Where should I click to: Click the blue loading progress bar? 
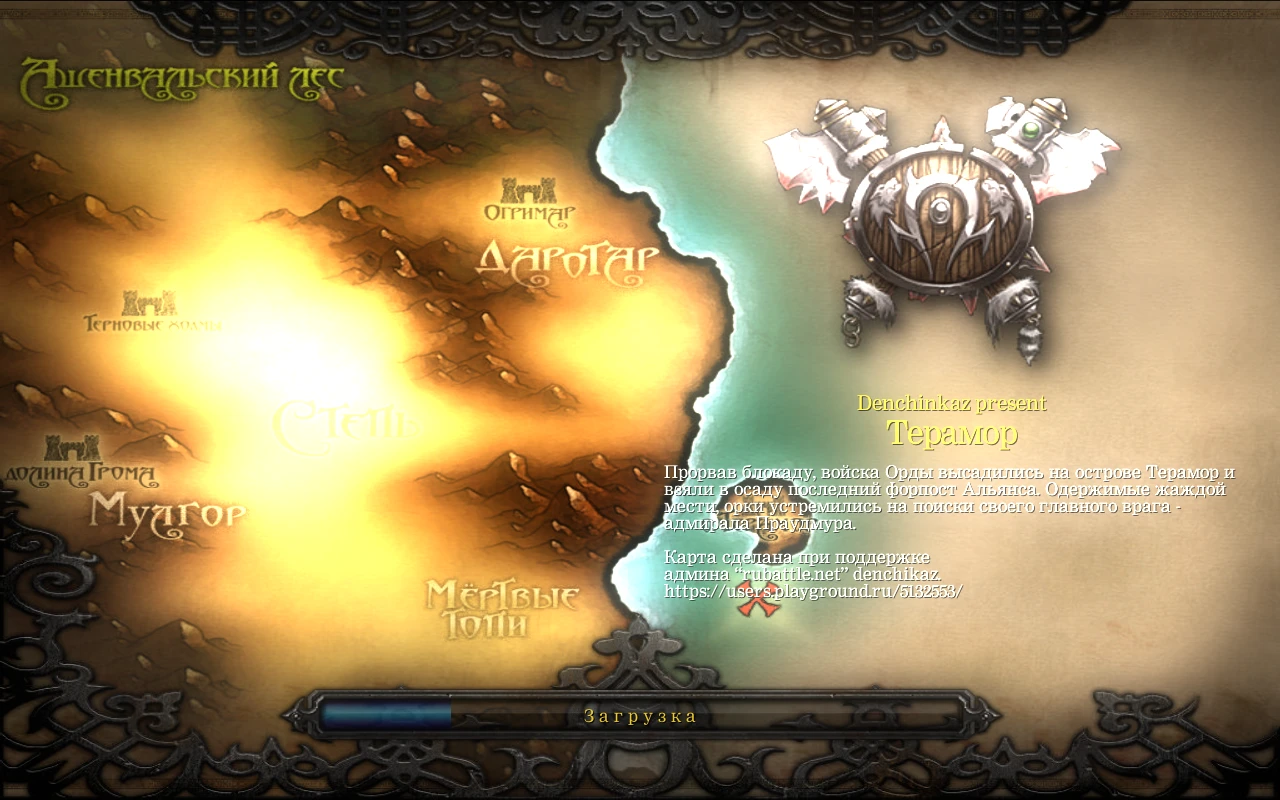[x=385, y=714]
